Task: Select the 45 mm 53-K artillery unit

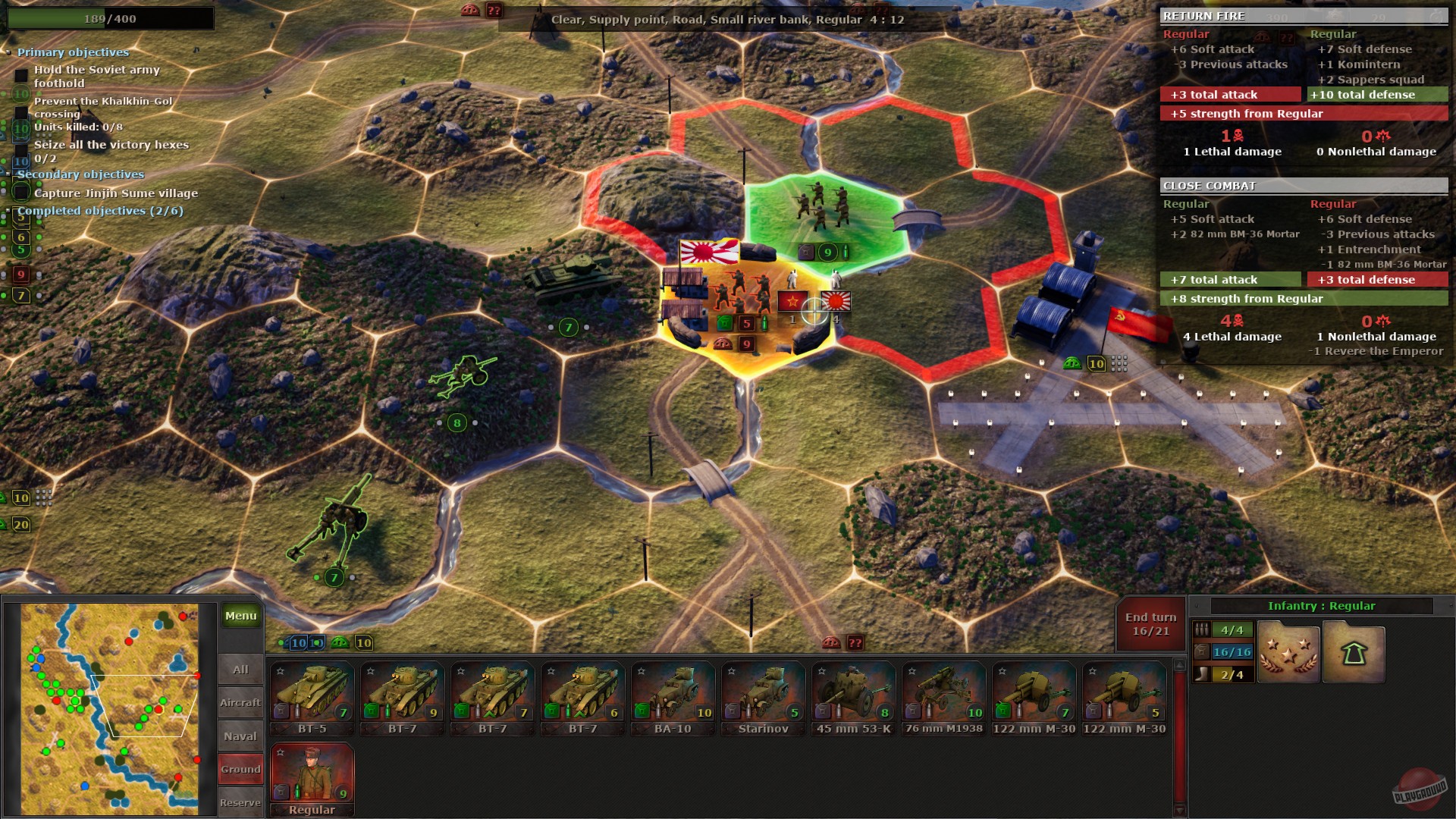Action: point(854,694)
